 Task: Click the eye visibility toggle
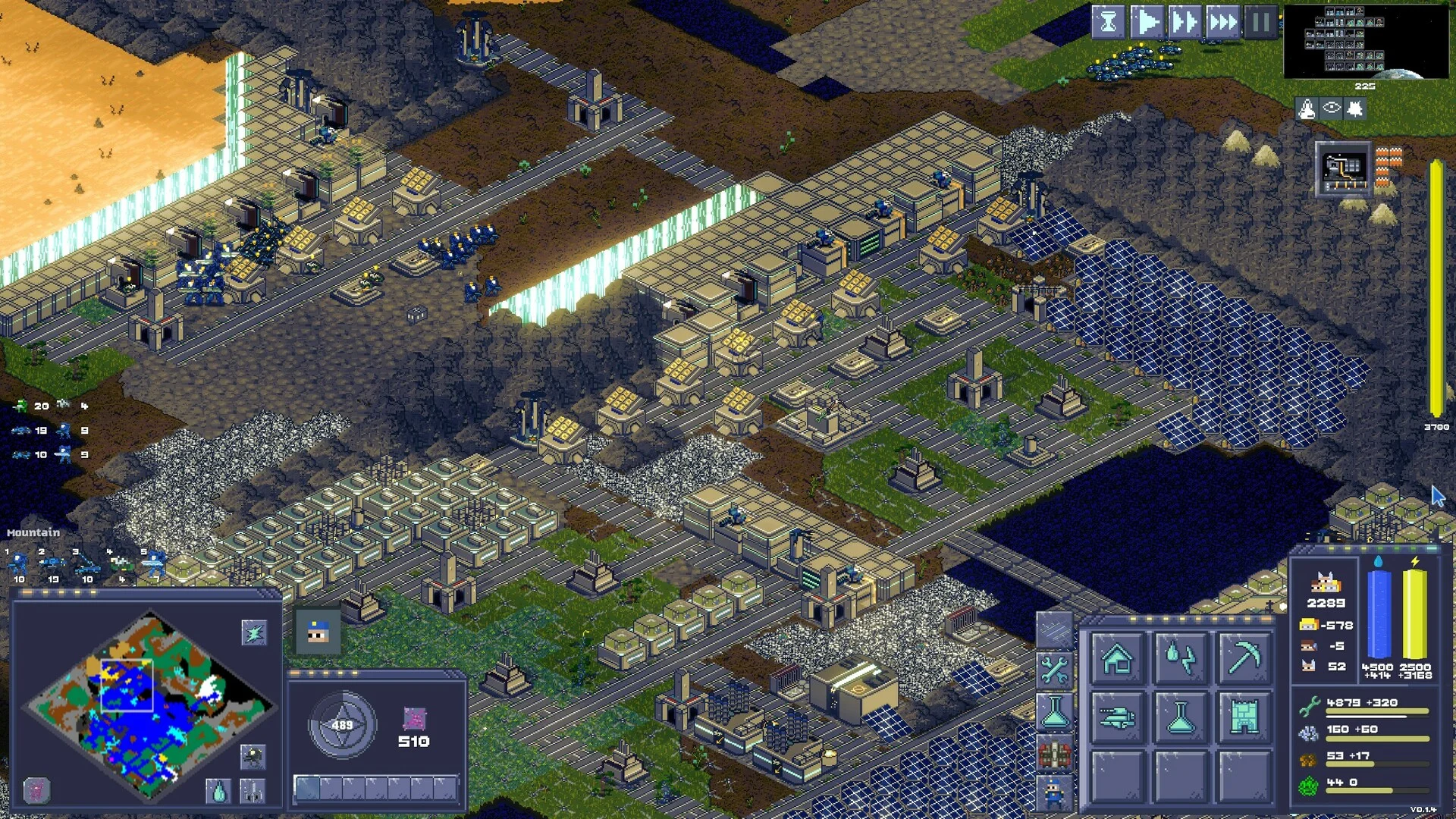click(x=1332, y=108)
